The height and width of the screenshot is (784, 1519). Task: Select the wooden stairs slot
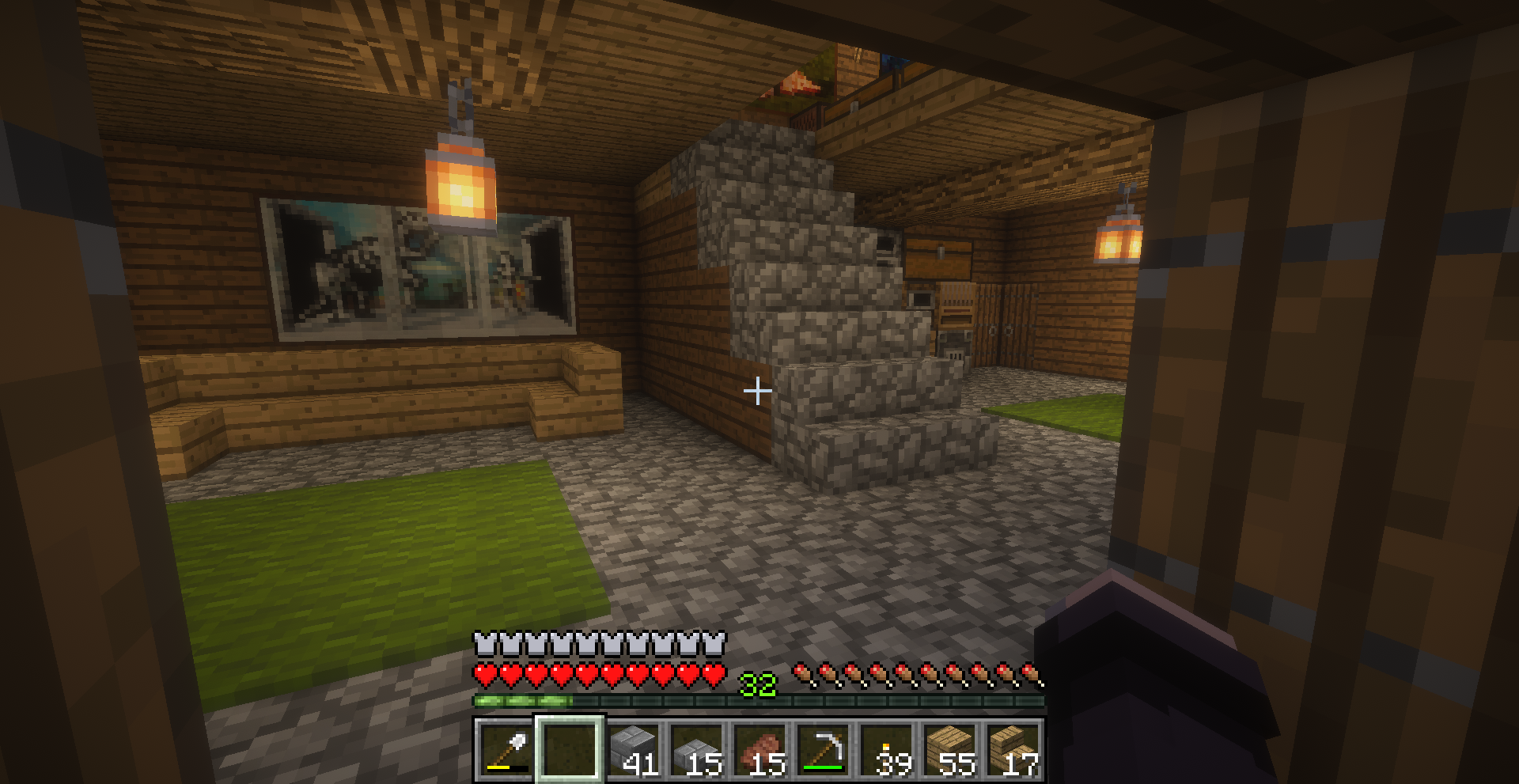(1013, 749)
